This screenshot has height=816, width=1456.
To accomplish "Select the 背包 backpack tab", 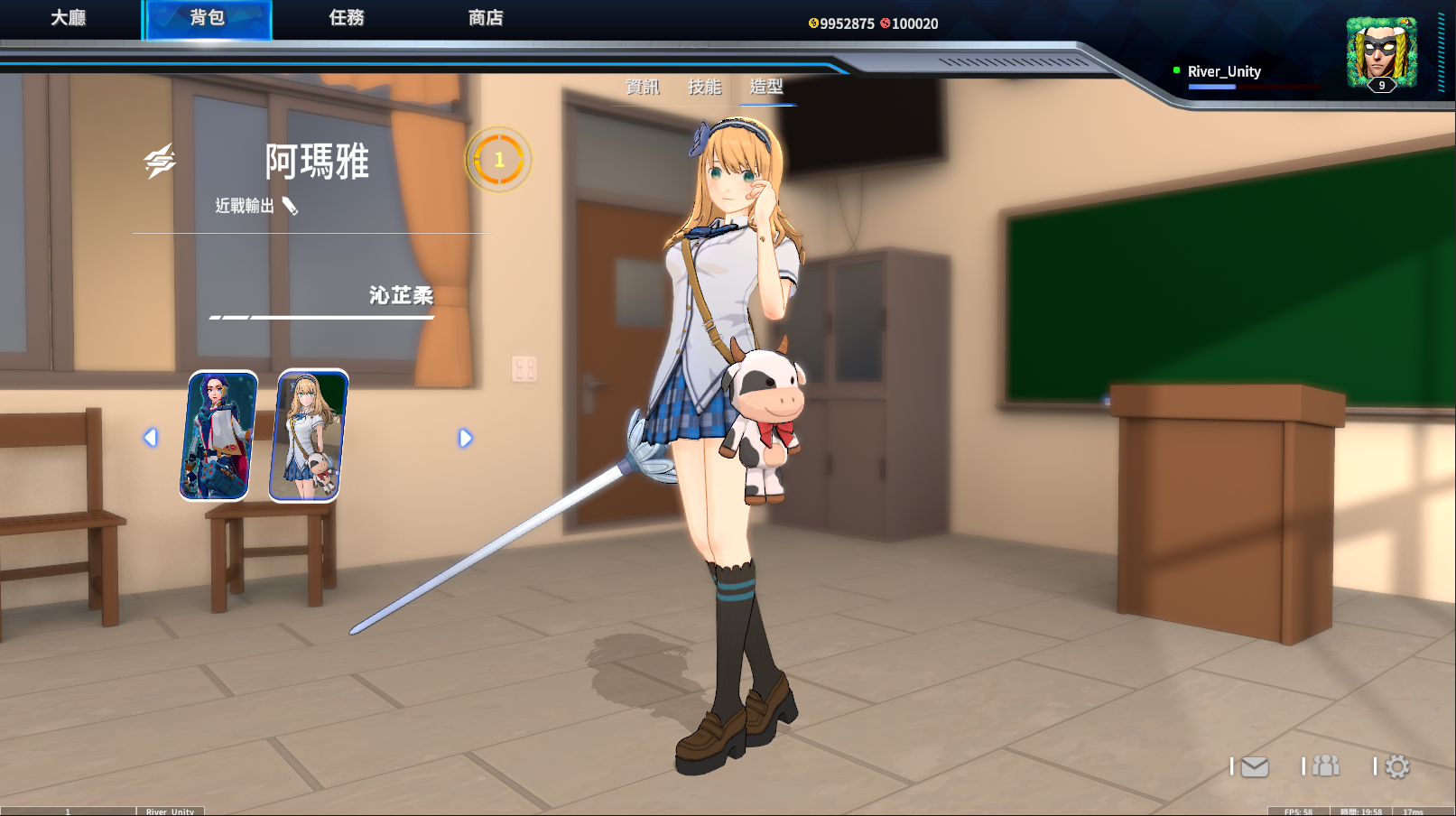I will point(207,18).
